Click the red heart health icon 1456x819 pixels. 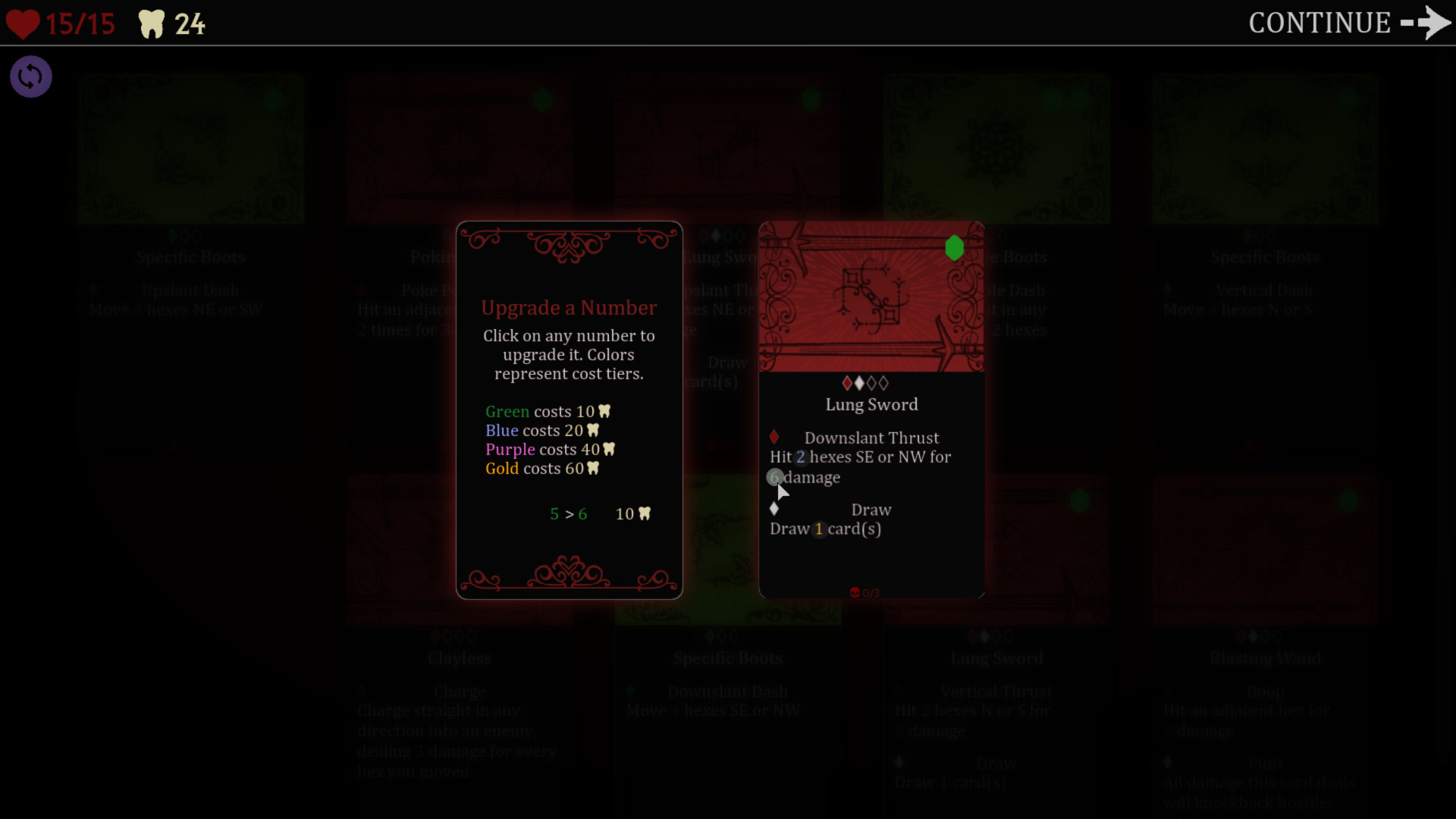(x=24, y=24)
